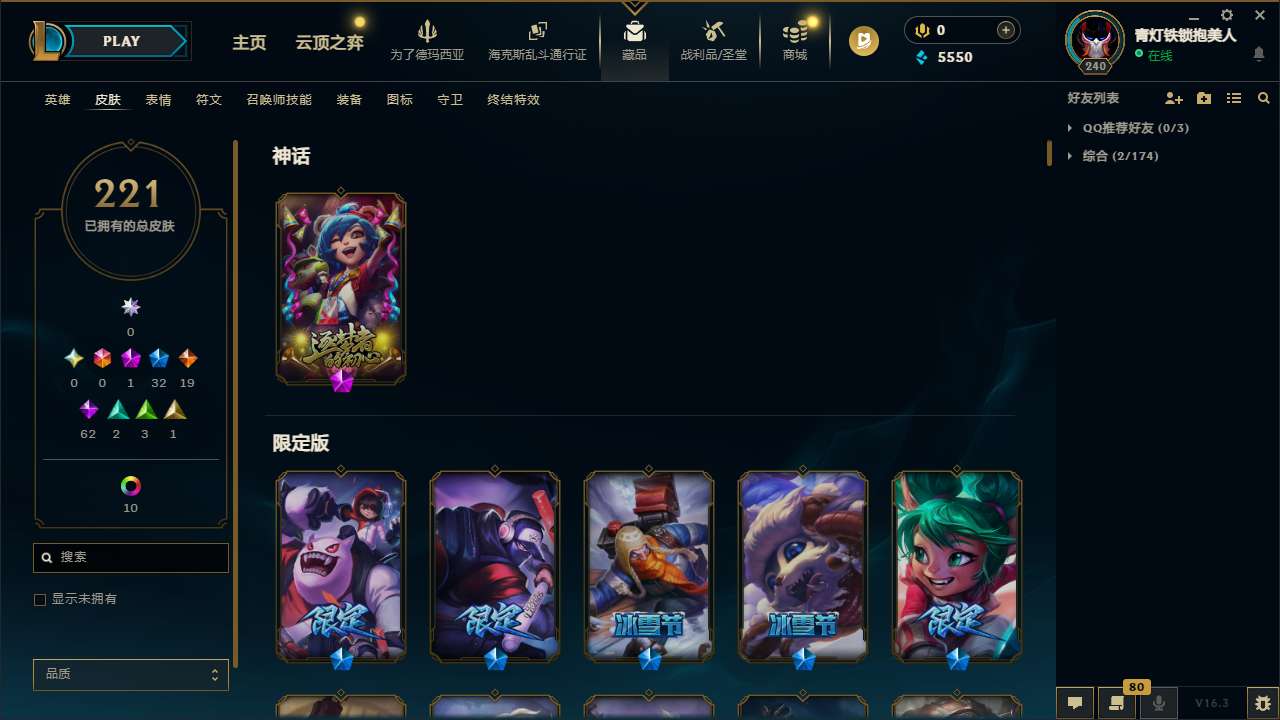The height and width of the screenshot is (720, 1280).
Task: Open the friend search magnifier icon
Action: pyautogui.click(x=1263, y=98)
